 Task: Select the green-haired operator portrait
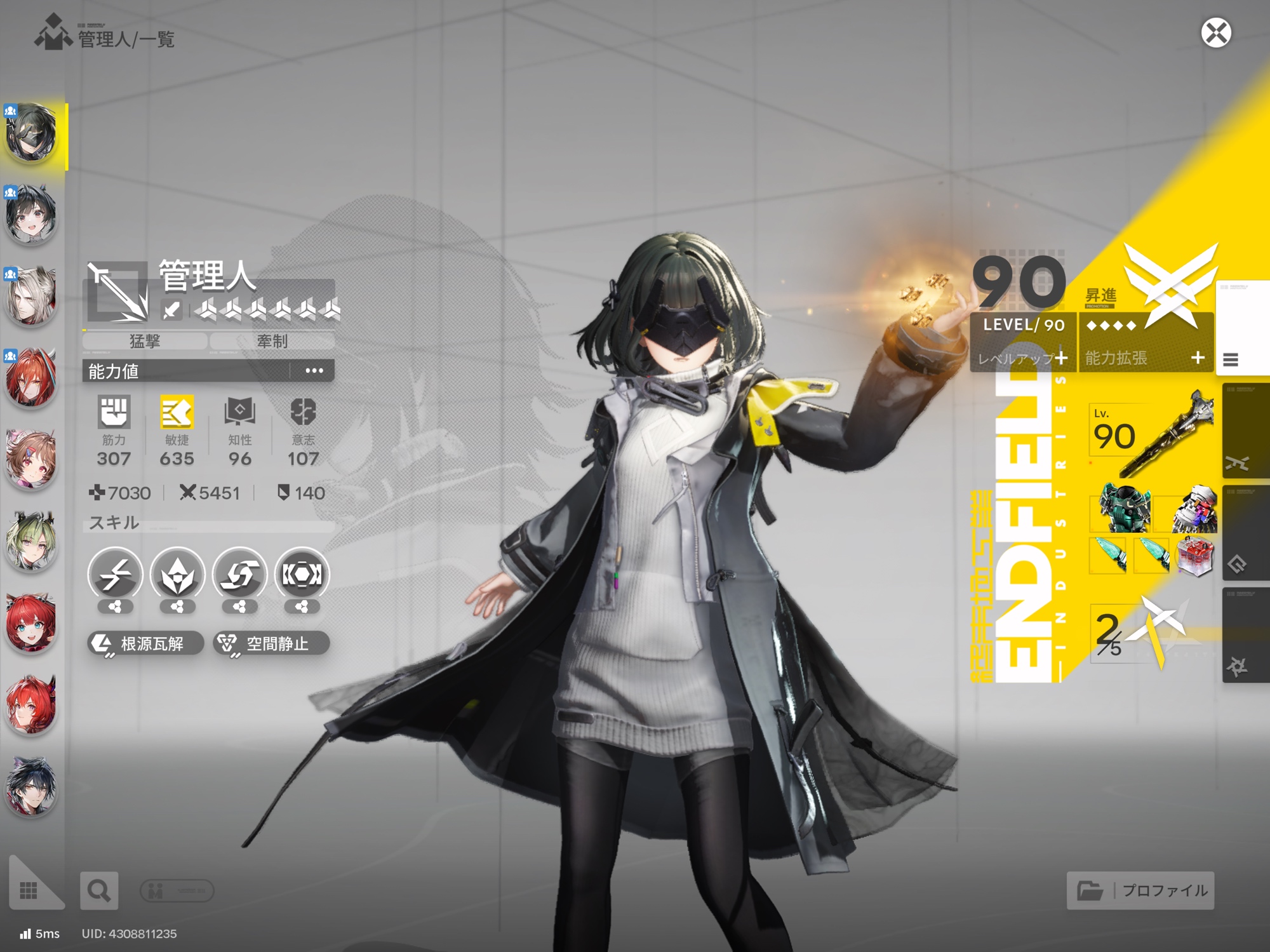click(x=30, y=541)
